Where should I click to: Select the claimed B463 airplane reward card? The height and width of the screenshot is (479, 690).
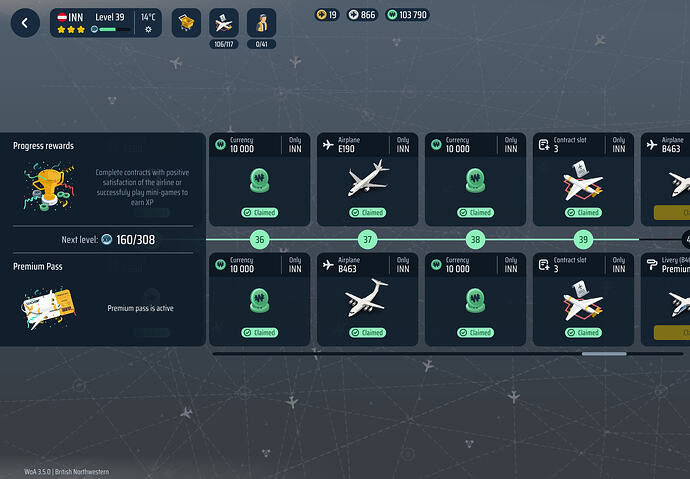click(x=367, y=299)
